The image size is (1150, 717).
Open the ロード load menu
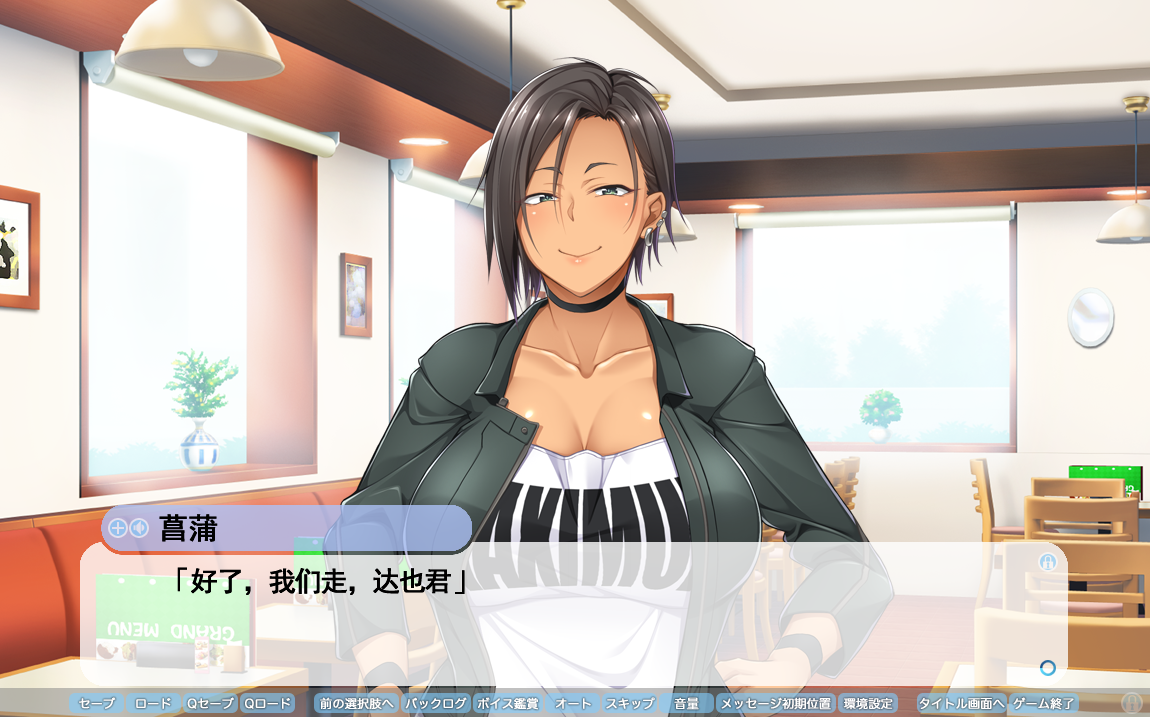[x=153, y=704]
